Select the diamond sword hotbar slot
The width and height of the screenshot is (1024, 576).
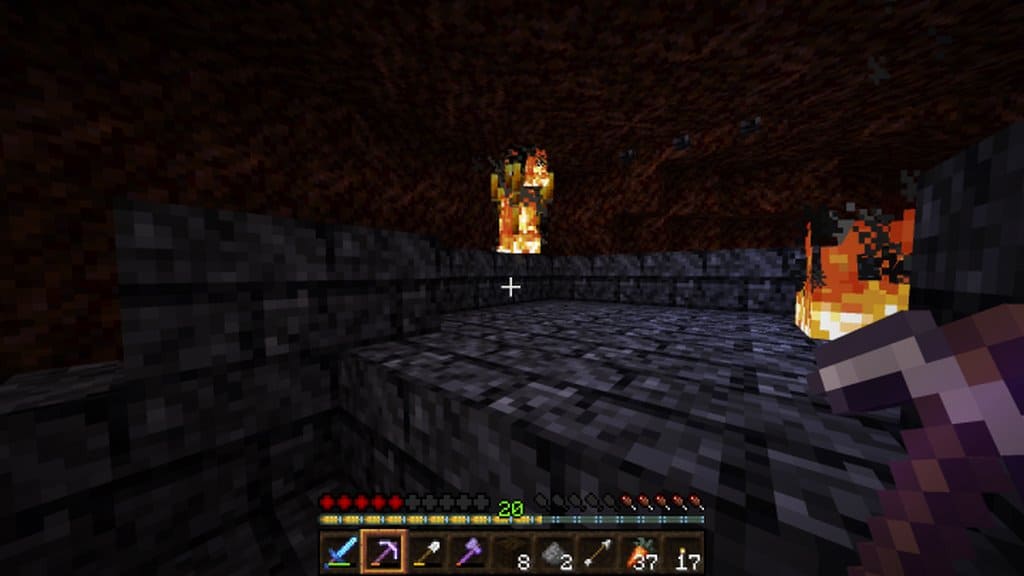point(339,552)
